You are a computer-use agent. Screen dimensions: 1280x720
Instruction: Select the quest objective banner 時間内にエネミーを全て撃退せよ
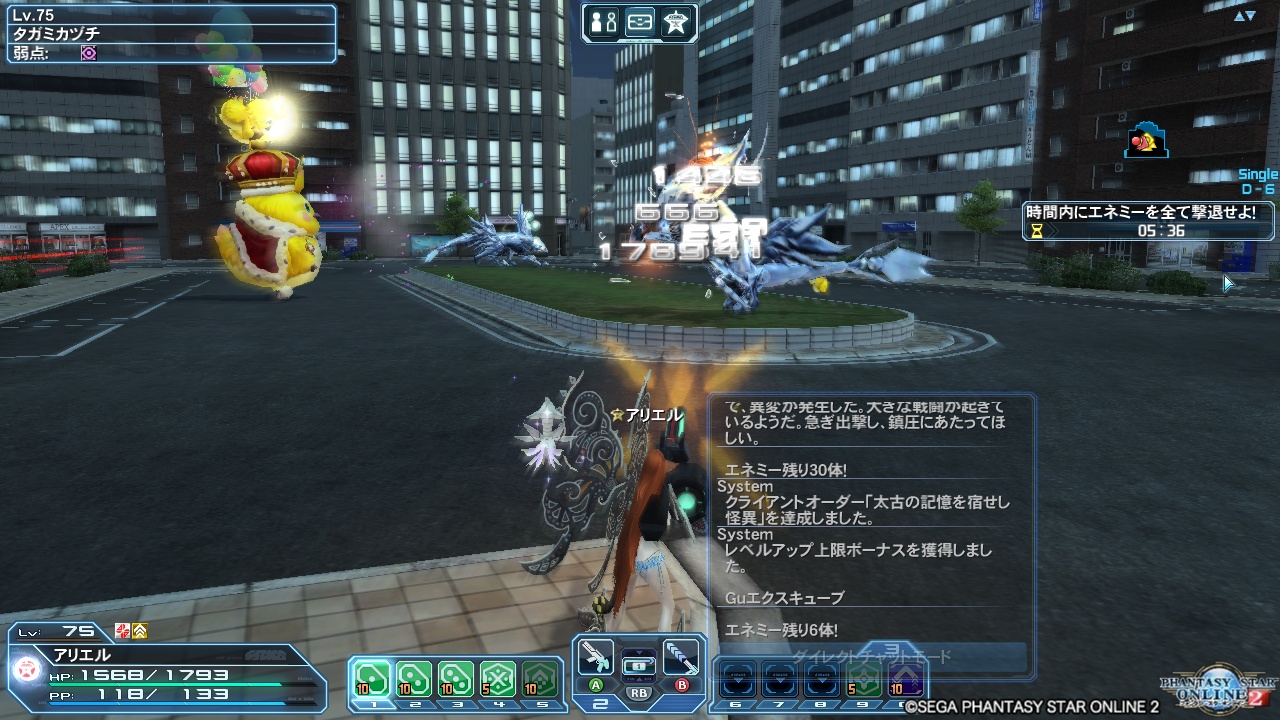click(x=1138, y=212)
